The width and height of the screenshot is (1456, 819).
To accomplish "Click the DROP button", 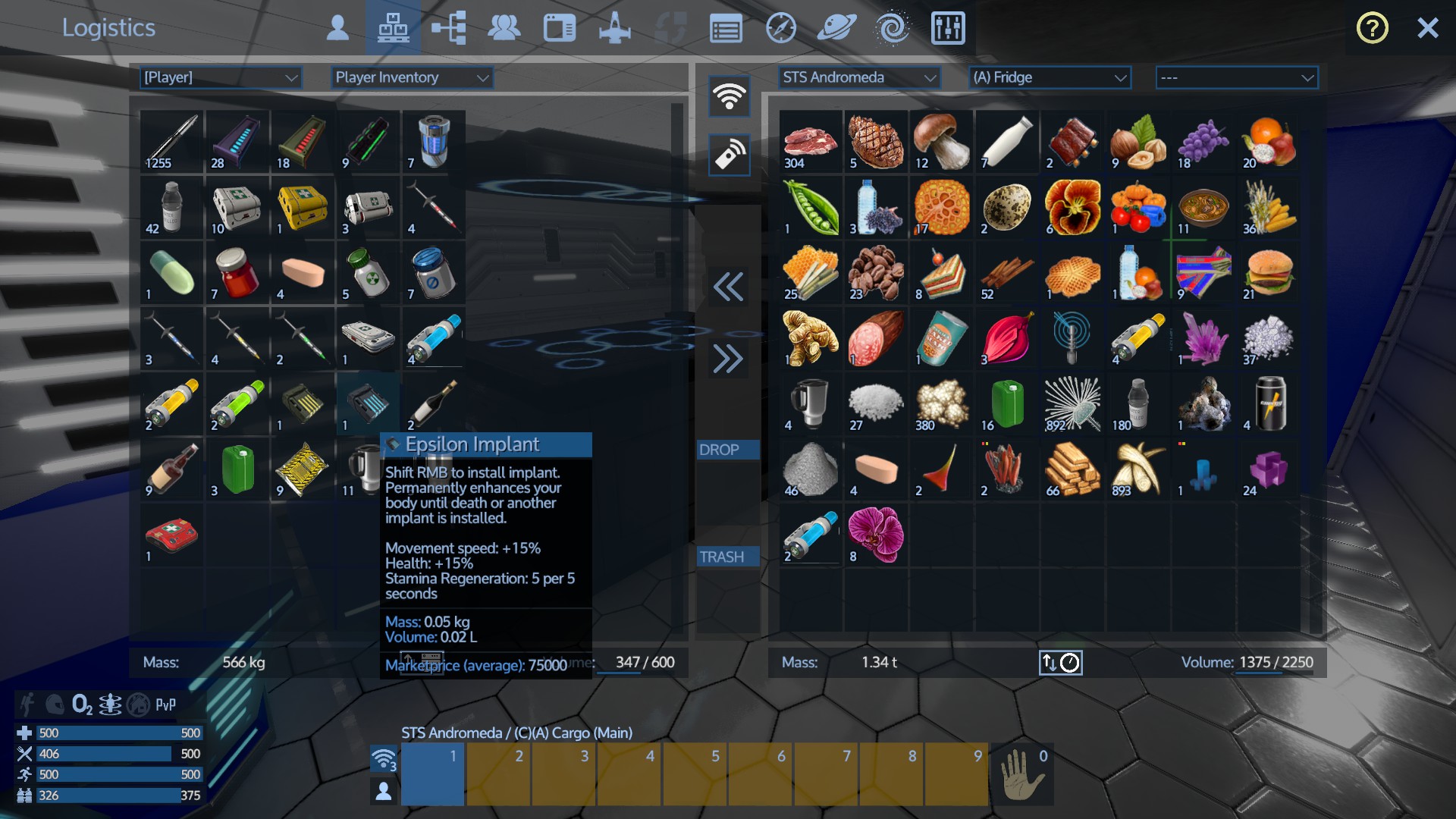I will 727,450.
